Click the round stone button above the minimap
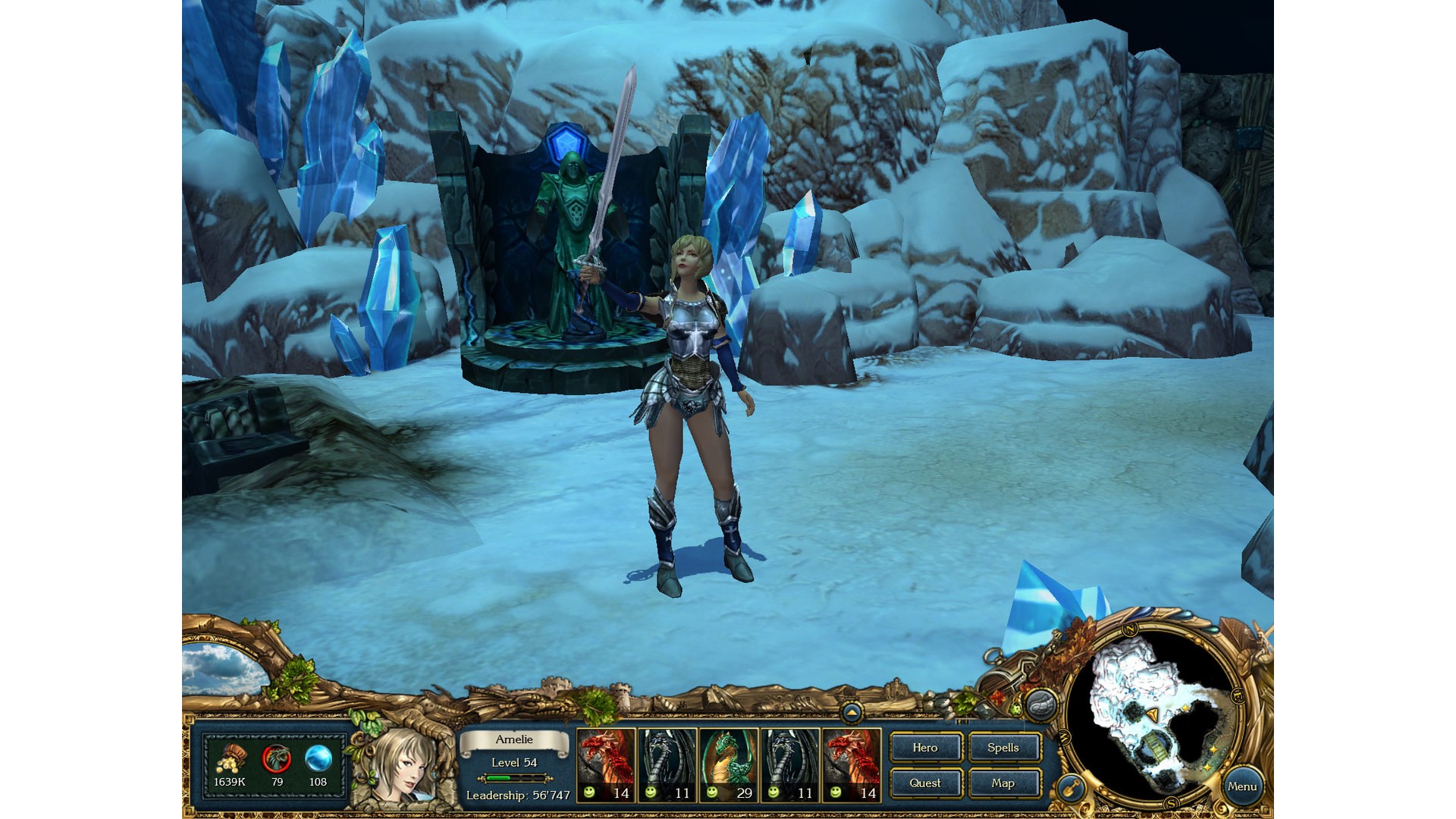 pos(1042,705)
